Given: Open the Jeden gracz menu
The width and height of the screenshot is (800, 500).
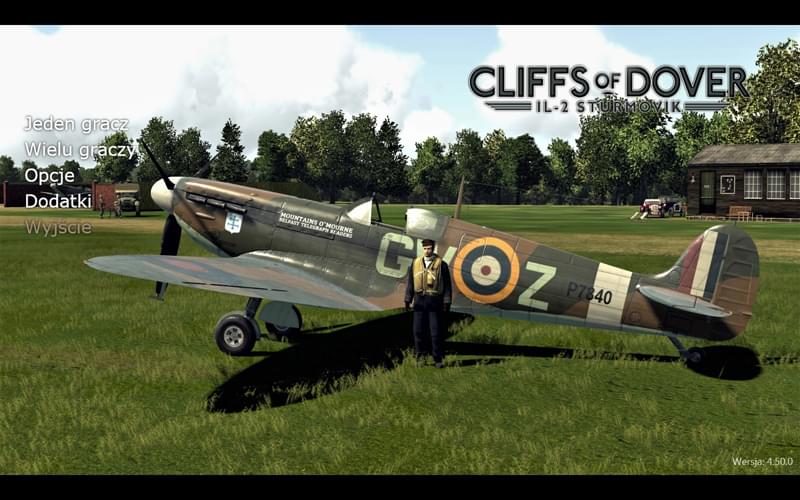Looking at the screenshot, I should [x=76, y=124].
